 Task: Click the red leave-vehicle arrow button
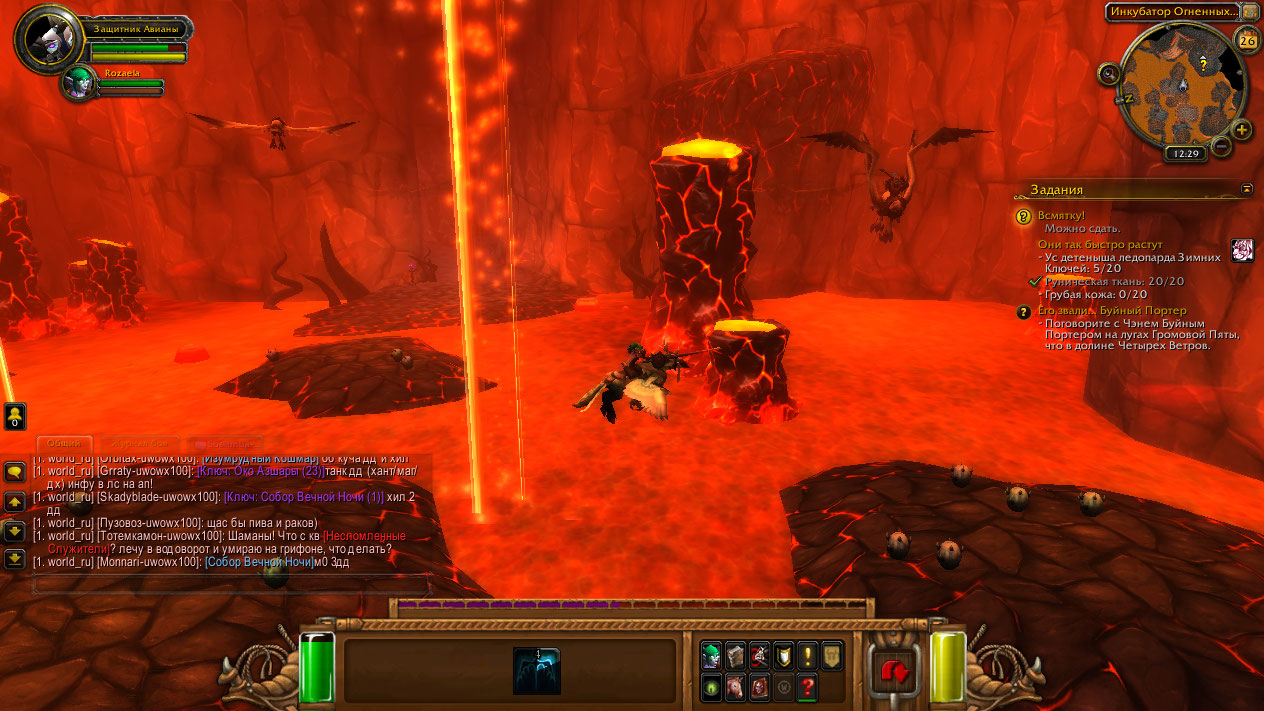coord(895,671)
